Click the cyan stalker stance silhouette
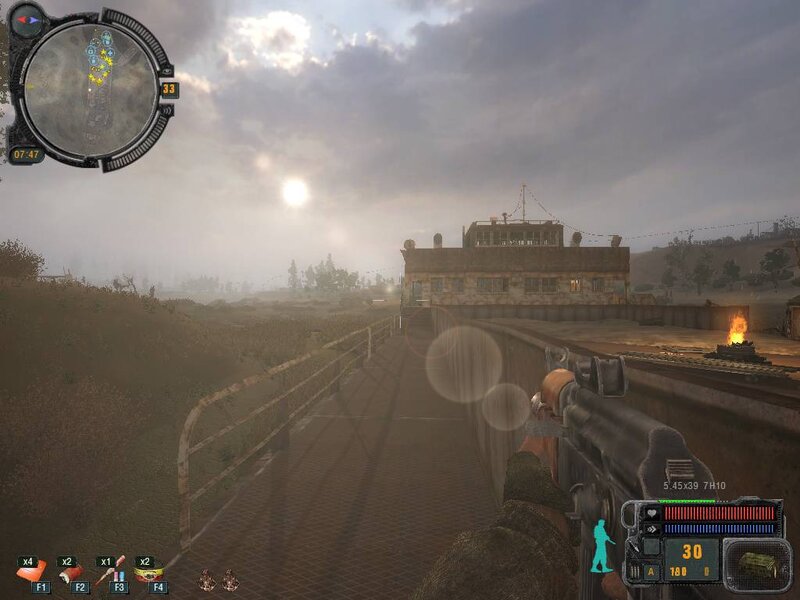Image resolution: width=800 pixels, height=600 pixels. click(602, 546)
